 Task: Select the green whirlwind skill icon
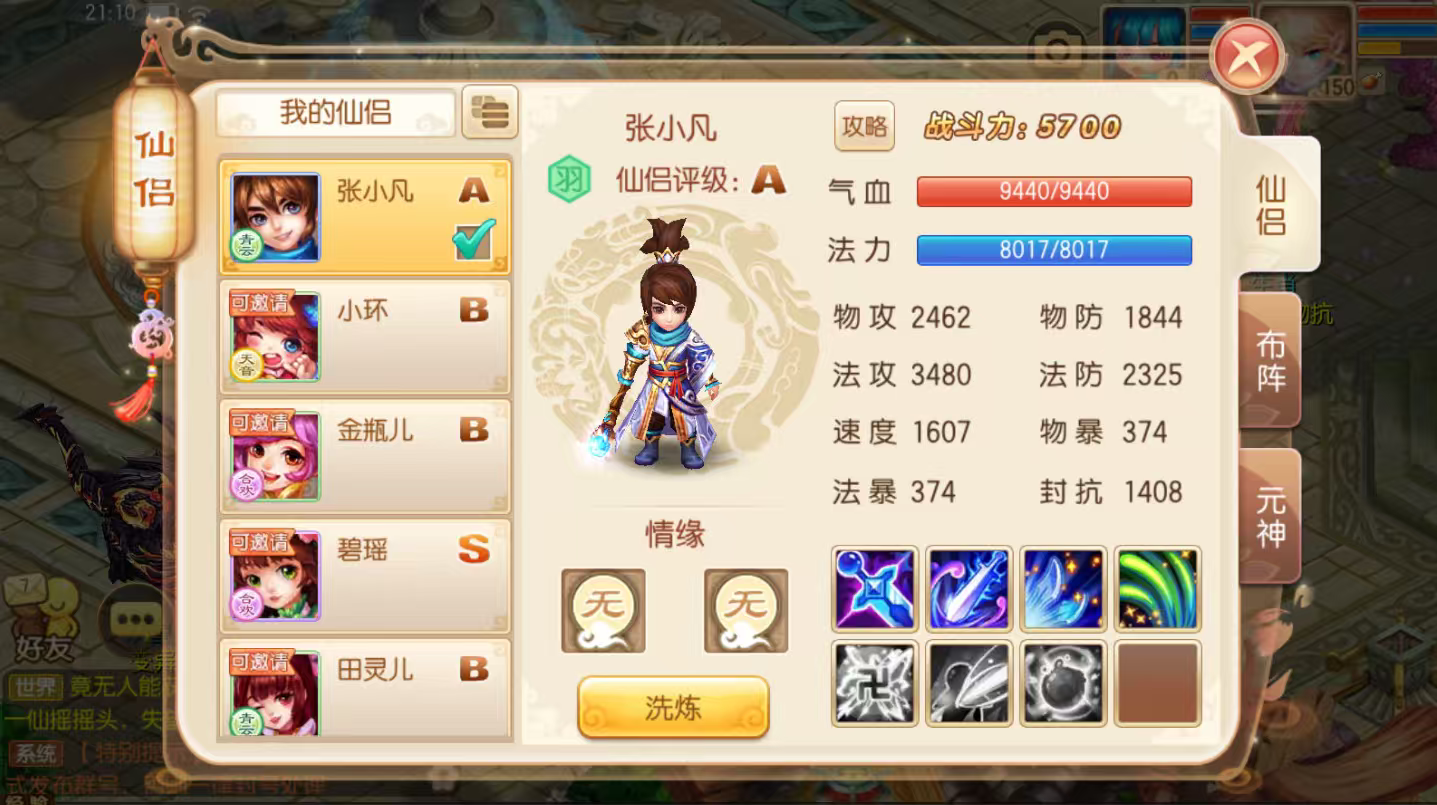pos(1156,589)
